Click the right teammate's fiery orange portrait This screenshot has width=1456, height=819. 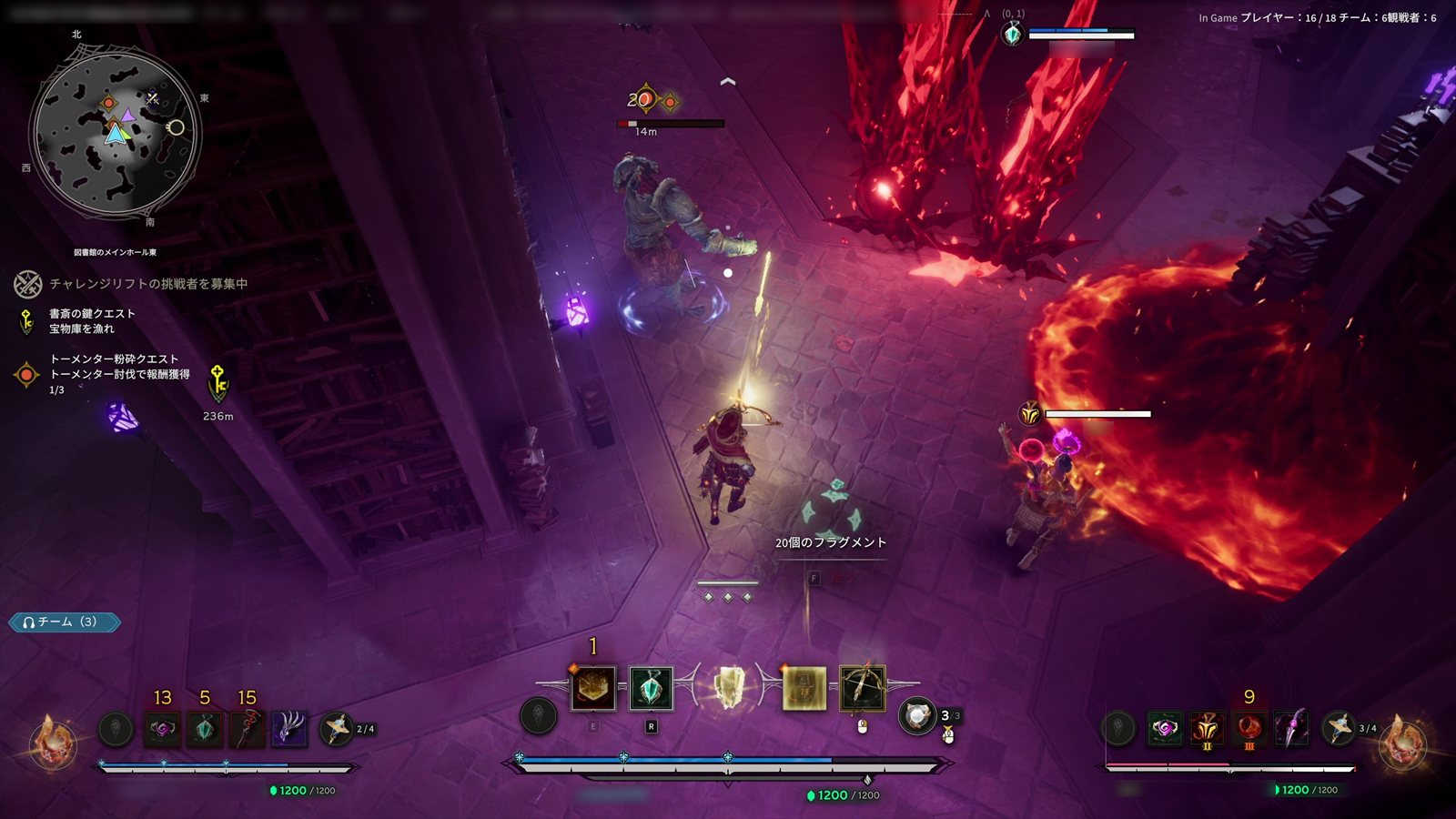[1403, 742]
